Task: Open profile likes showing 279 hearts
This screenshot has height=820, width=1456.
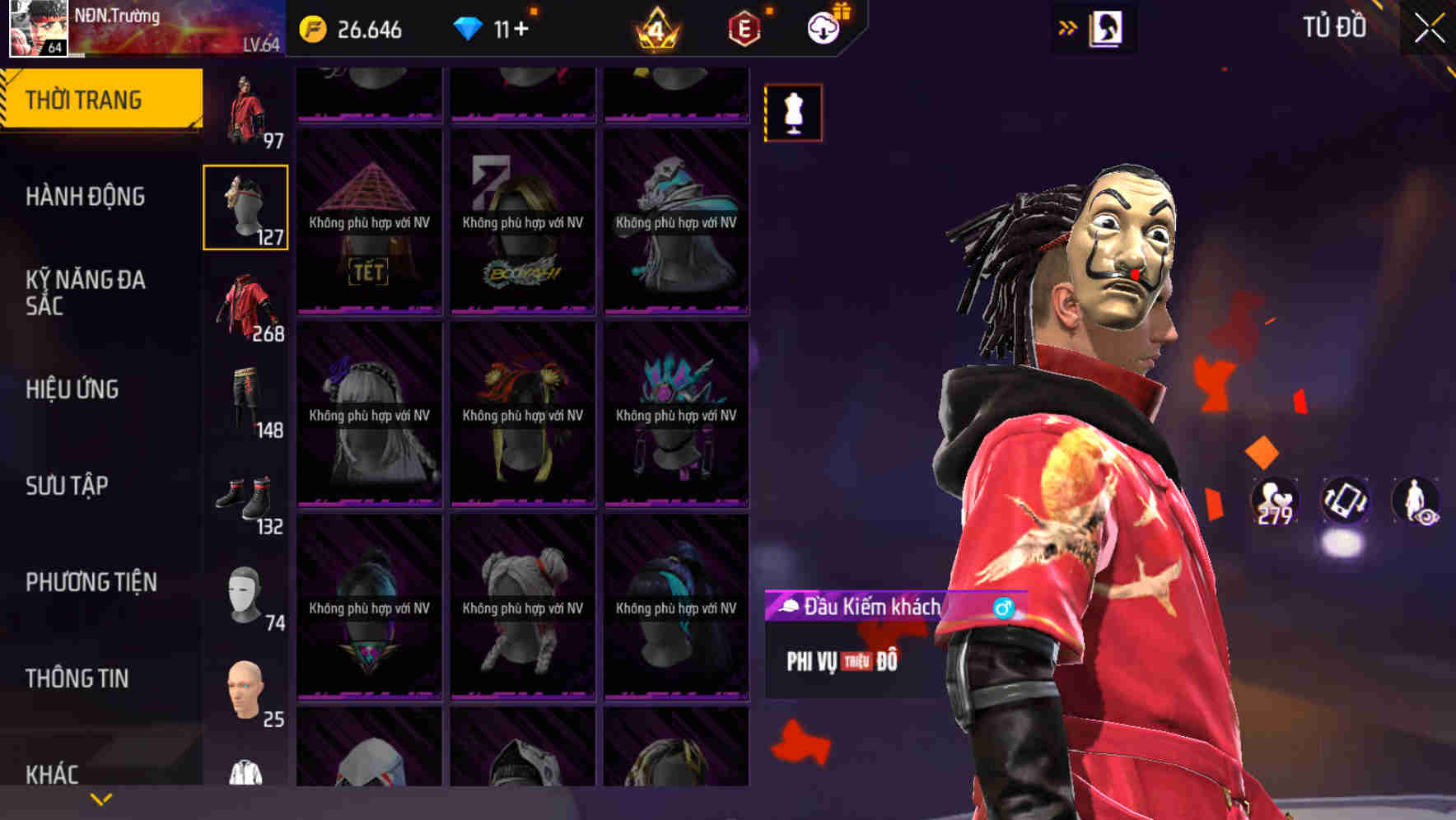Action: (1276, 498)
